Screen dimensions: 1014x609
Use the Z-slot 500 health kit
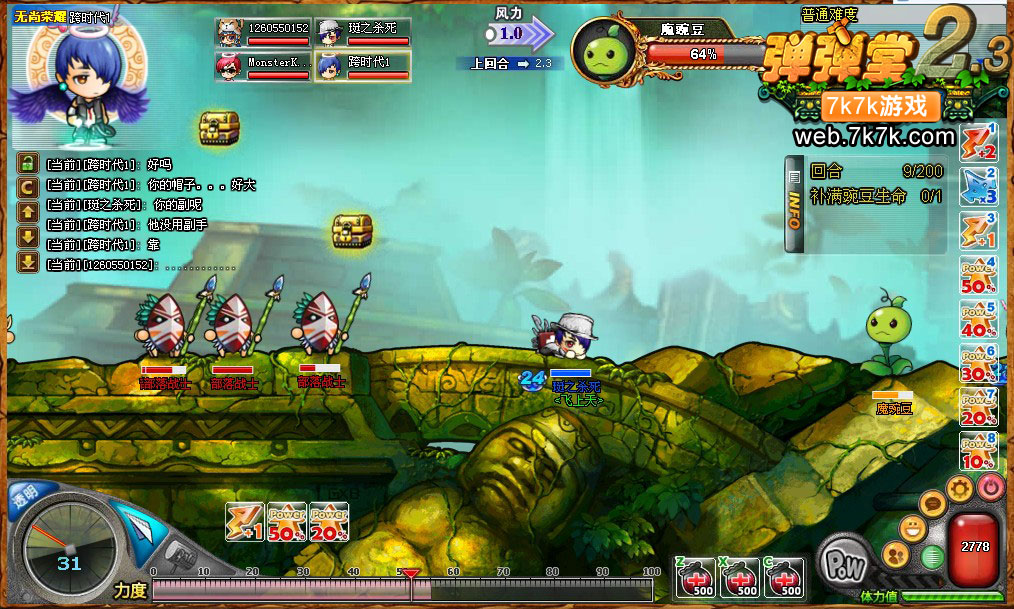(x=695, y=579)
